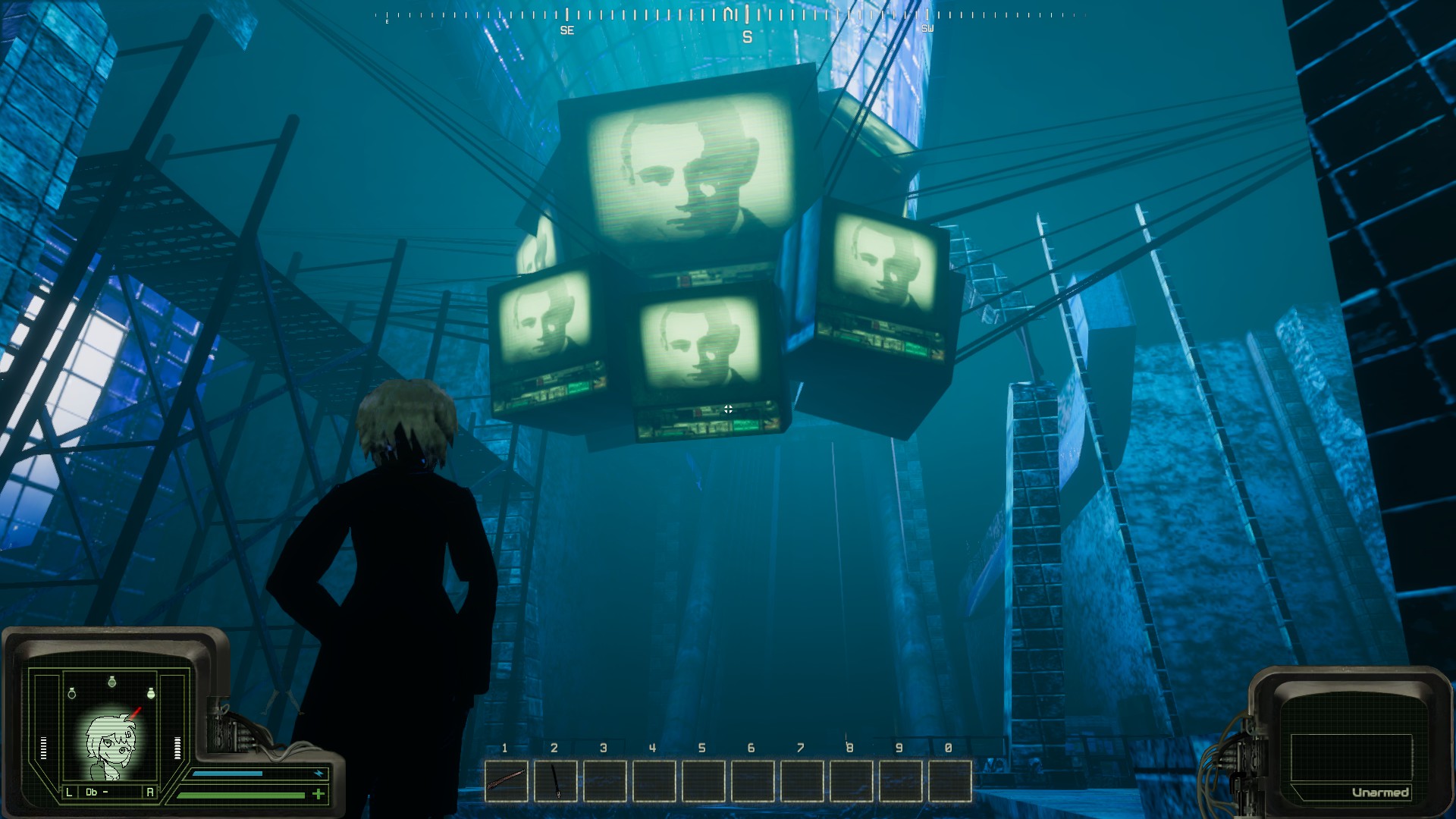Click the character portrait on the status monitor

(111, 746)
